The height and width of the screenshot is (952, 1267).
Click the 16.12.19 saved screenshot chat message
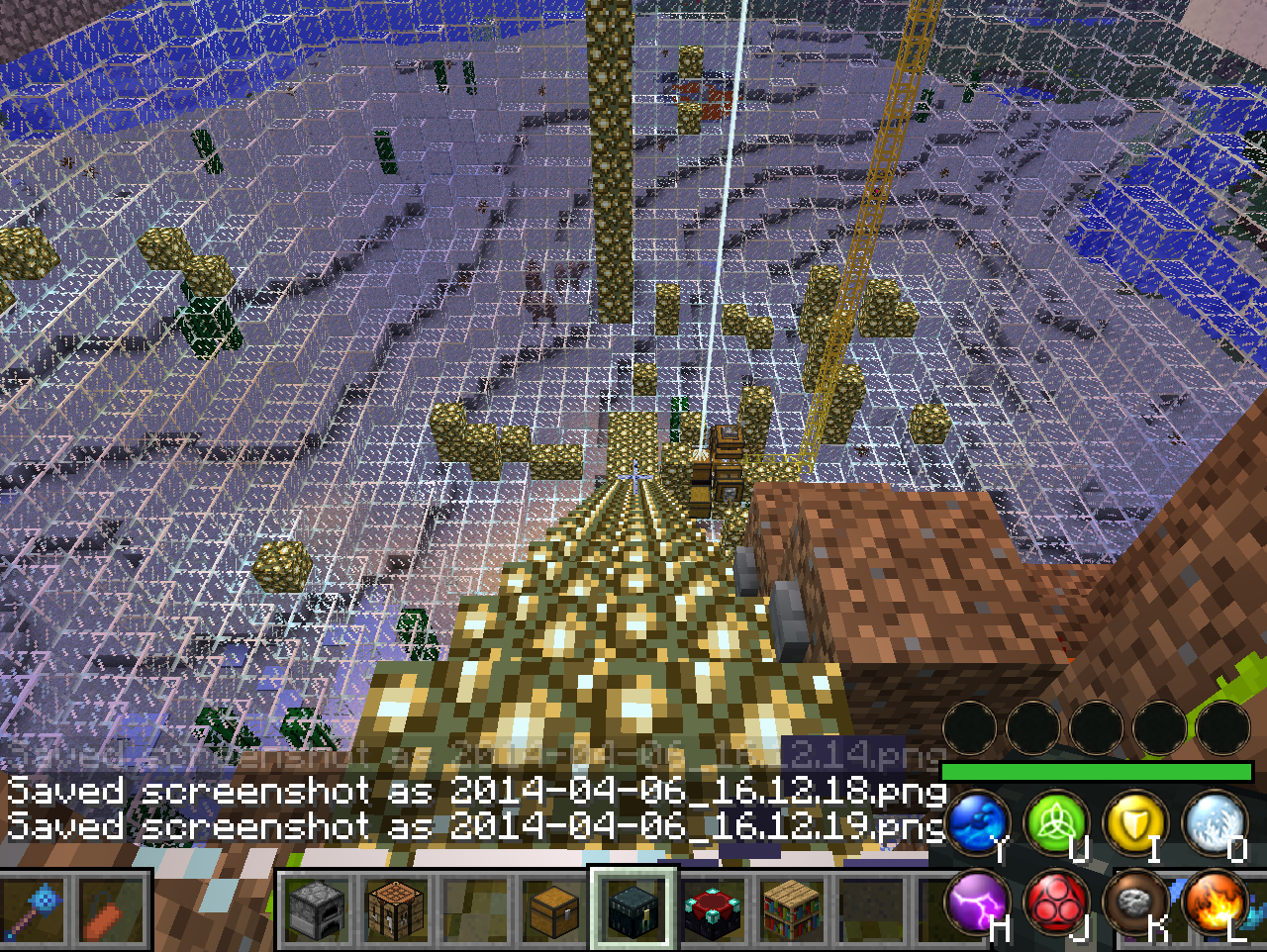coord(475,828)
